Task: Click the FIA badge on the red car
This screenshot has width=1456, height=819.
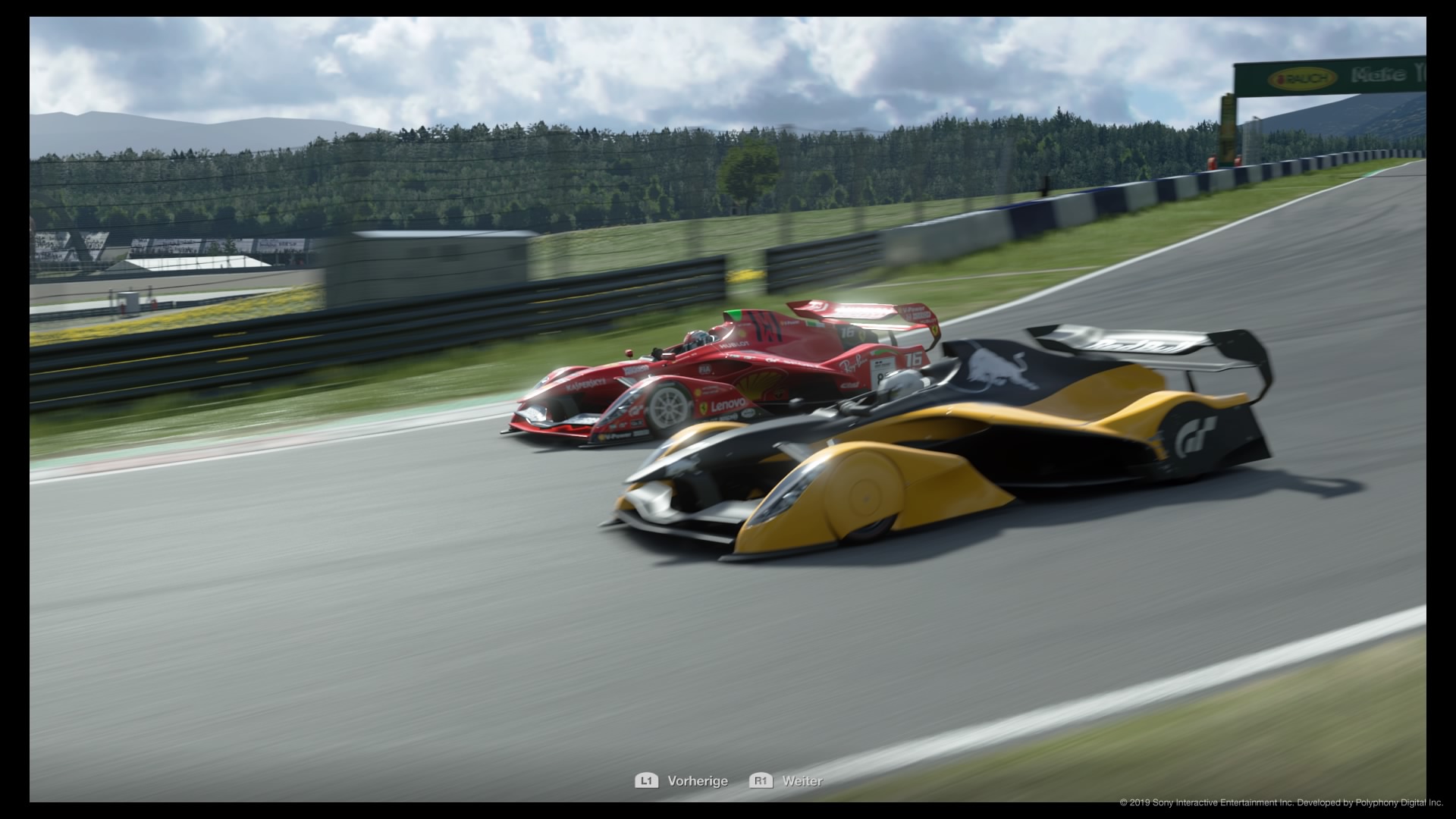Action: (704, 369)
